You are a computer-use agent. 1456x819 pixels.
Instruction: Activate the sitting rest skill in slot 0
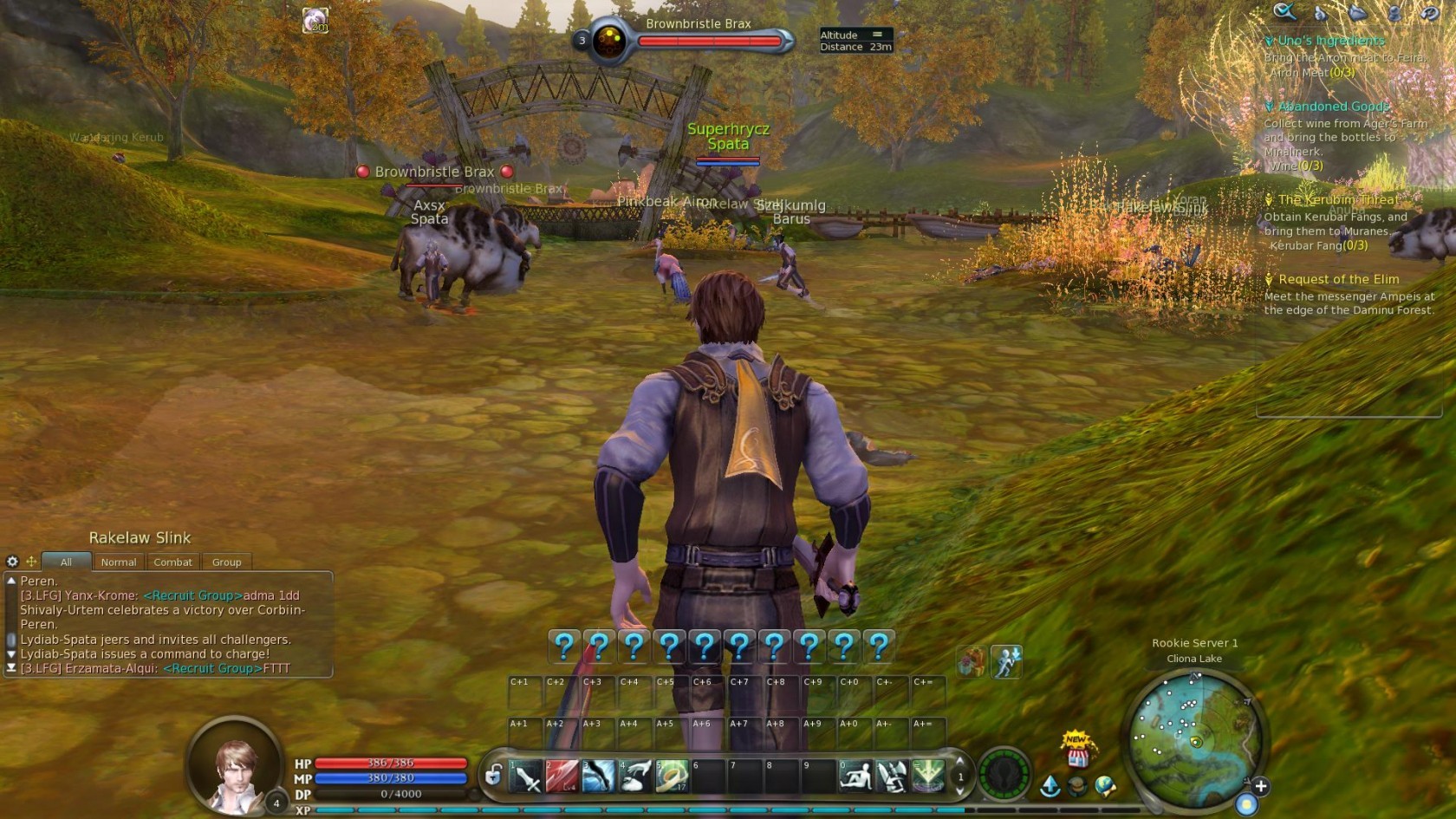tap(855, 777)
